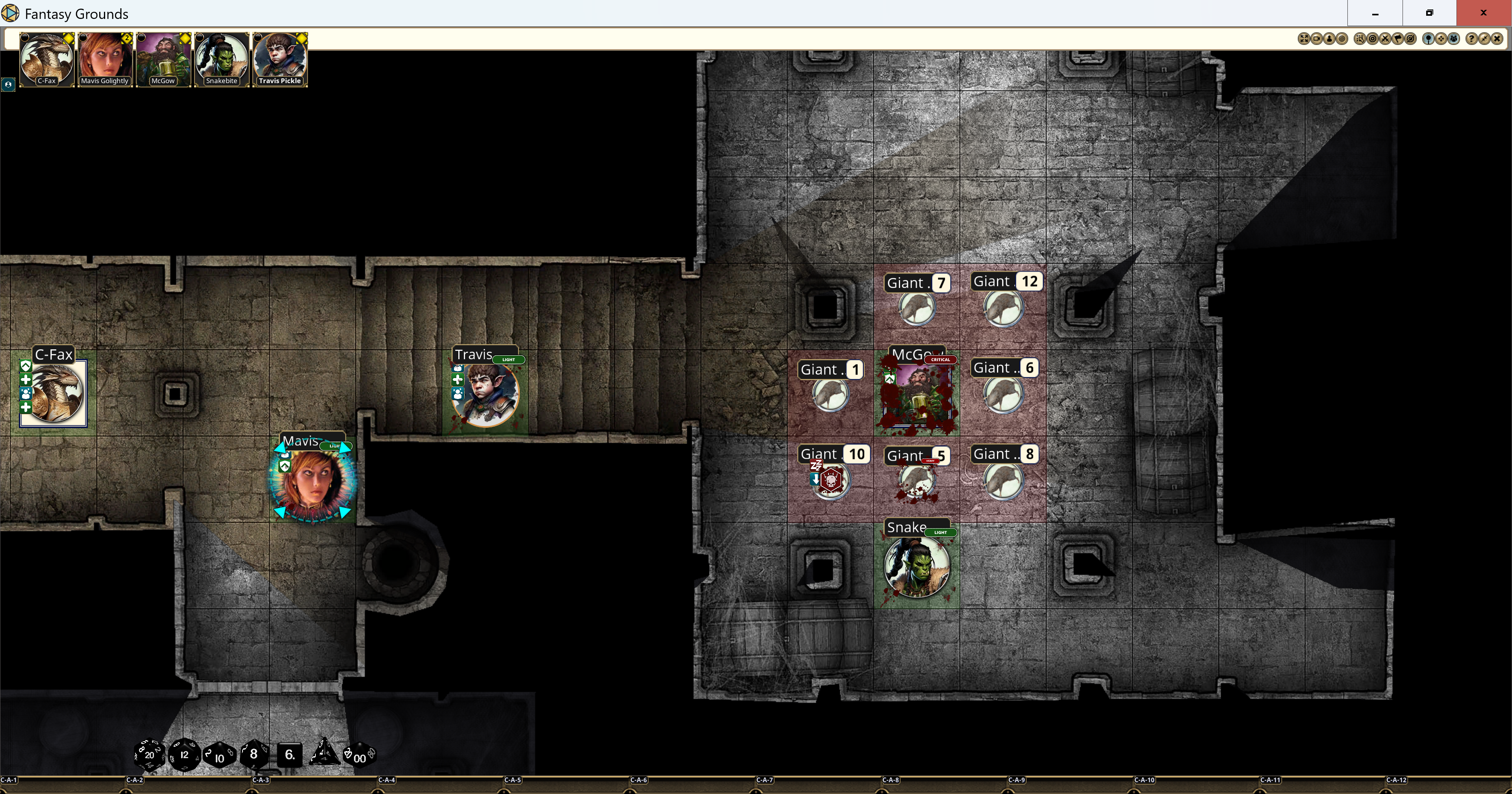Collapse the toolbar with the inward arrows icon
Viewport: 1512px width, 794px height.
[x=1484, y=39]
